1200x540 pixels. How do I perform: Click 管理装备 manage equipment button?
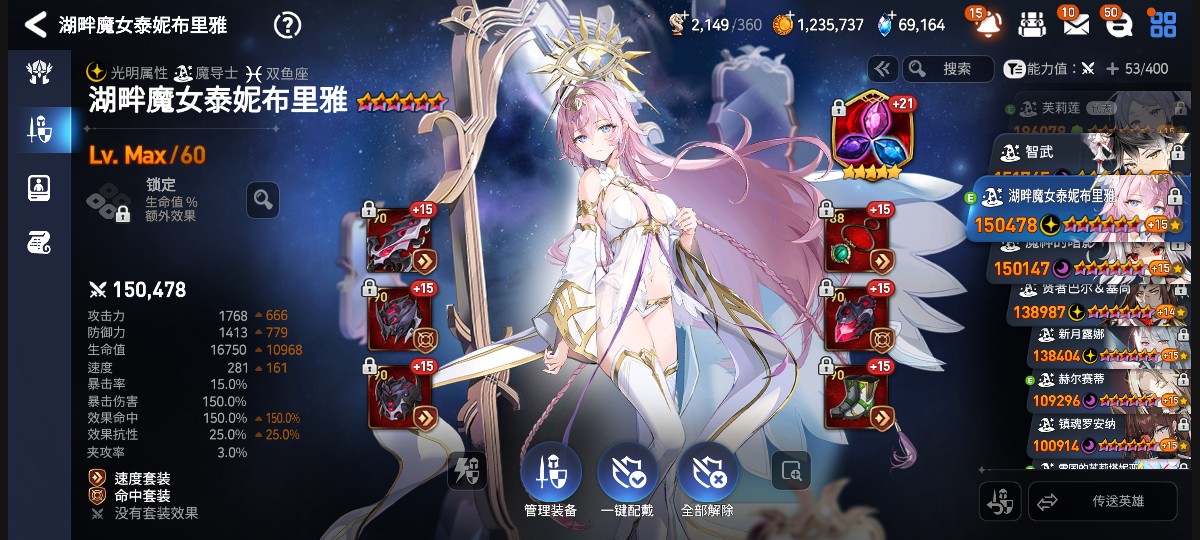coord(550,479)
